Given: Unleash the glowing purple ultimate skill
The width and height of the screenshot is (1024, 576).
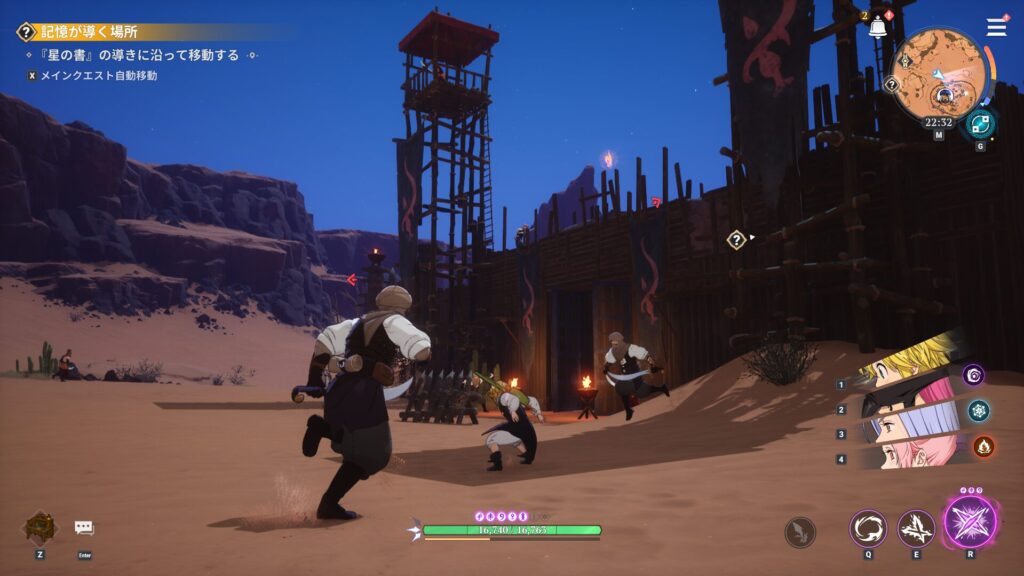Looking at the screenshot, I should [x=970, y=523].
